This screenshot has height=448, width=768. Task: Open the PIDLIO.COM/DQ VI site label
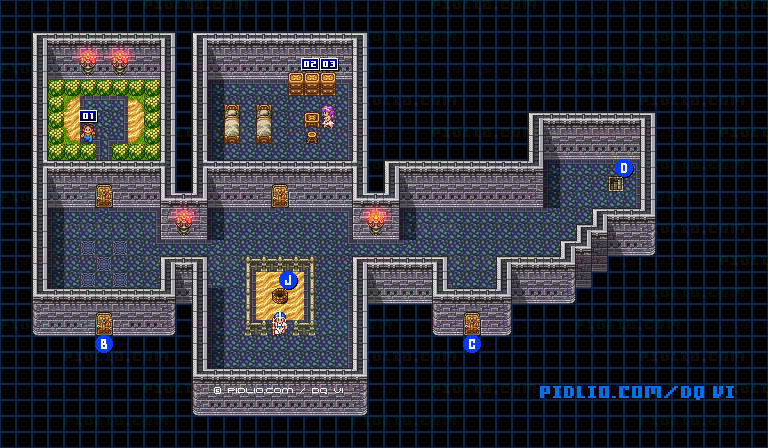tap(637, 392)
